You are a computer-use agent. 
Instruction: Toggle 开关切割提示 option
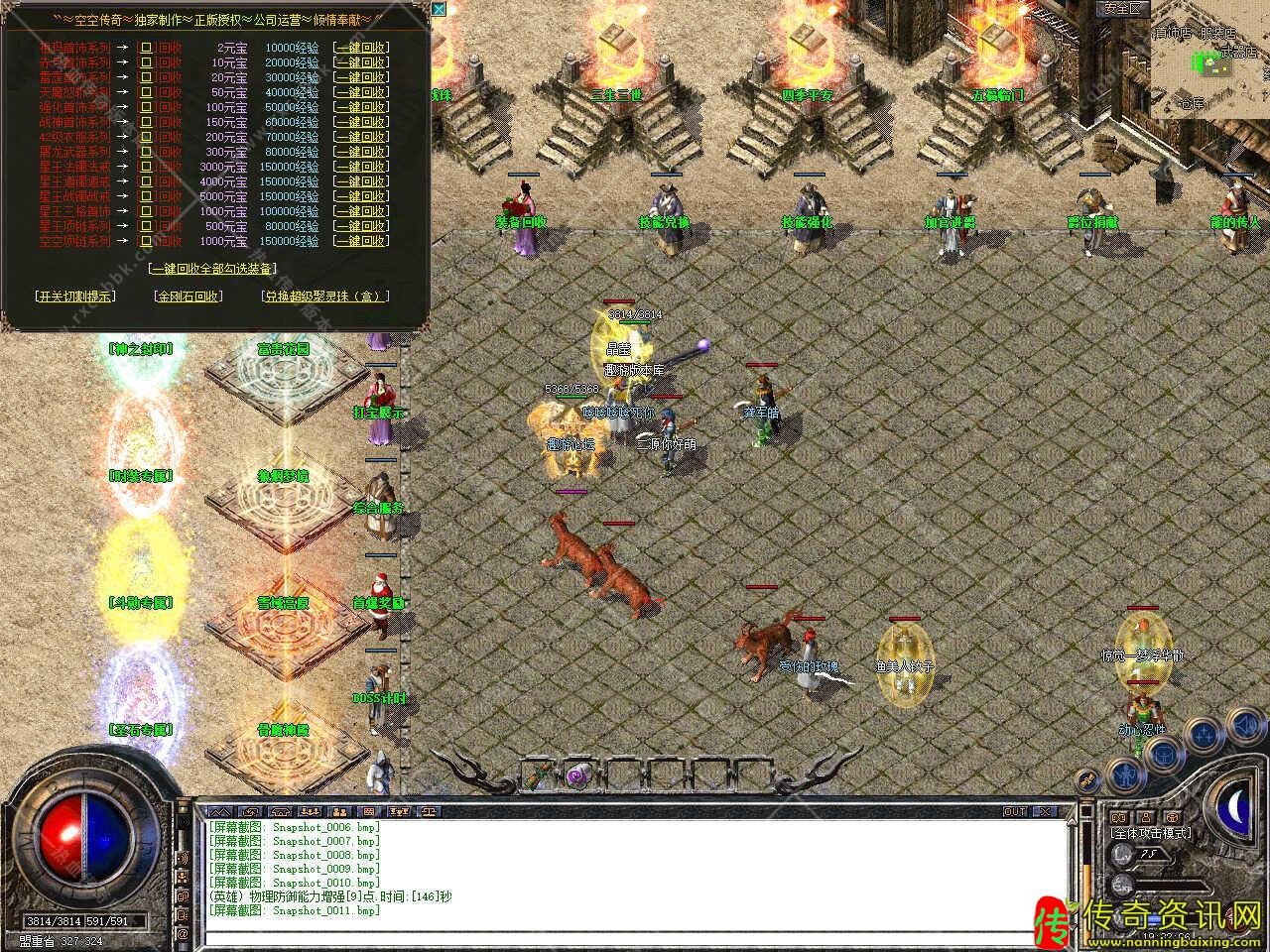point(74,296)
